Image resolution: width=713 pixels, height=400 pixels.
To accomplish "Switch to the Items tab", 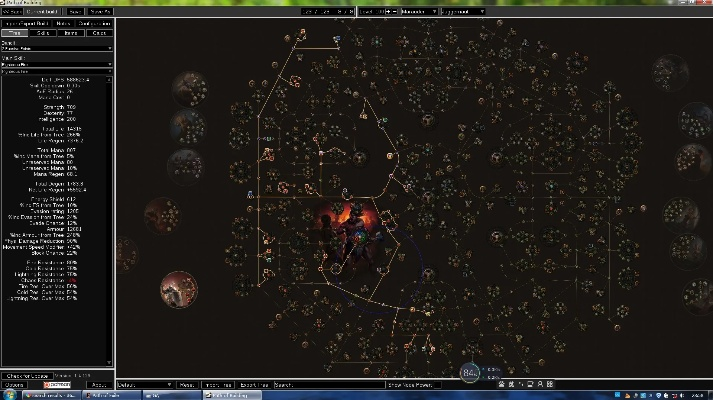I will pos(72,33).
